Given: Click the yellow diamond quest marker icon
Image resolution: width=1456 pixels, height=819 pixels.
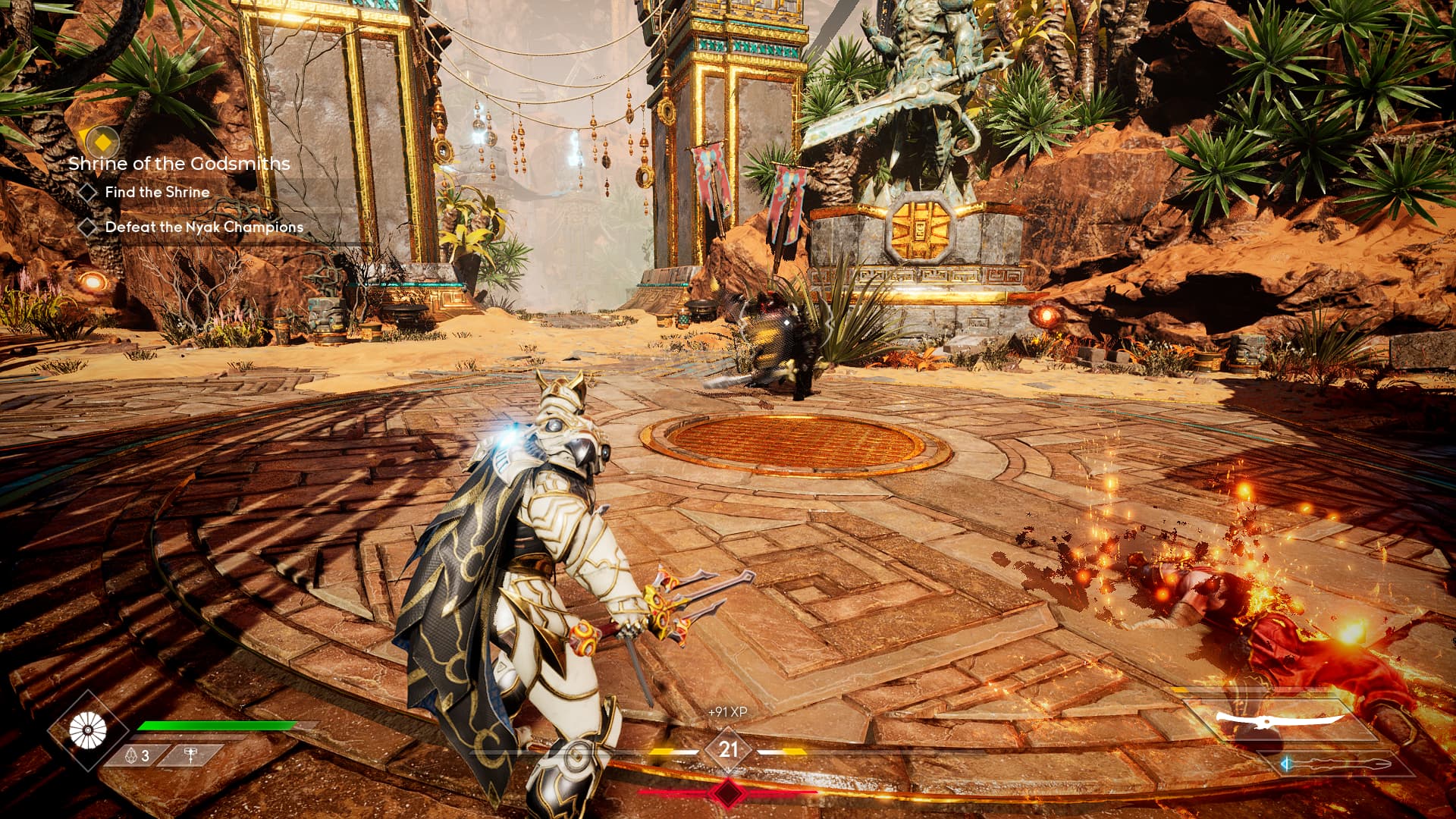Looking at the screenshot, I should tap(102, 141).
